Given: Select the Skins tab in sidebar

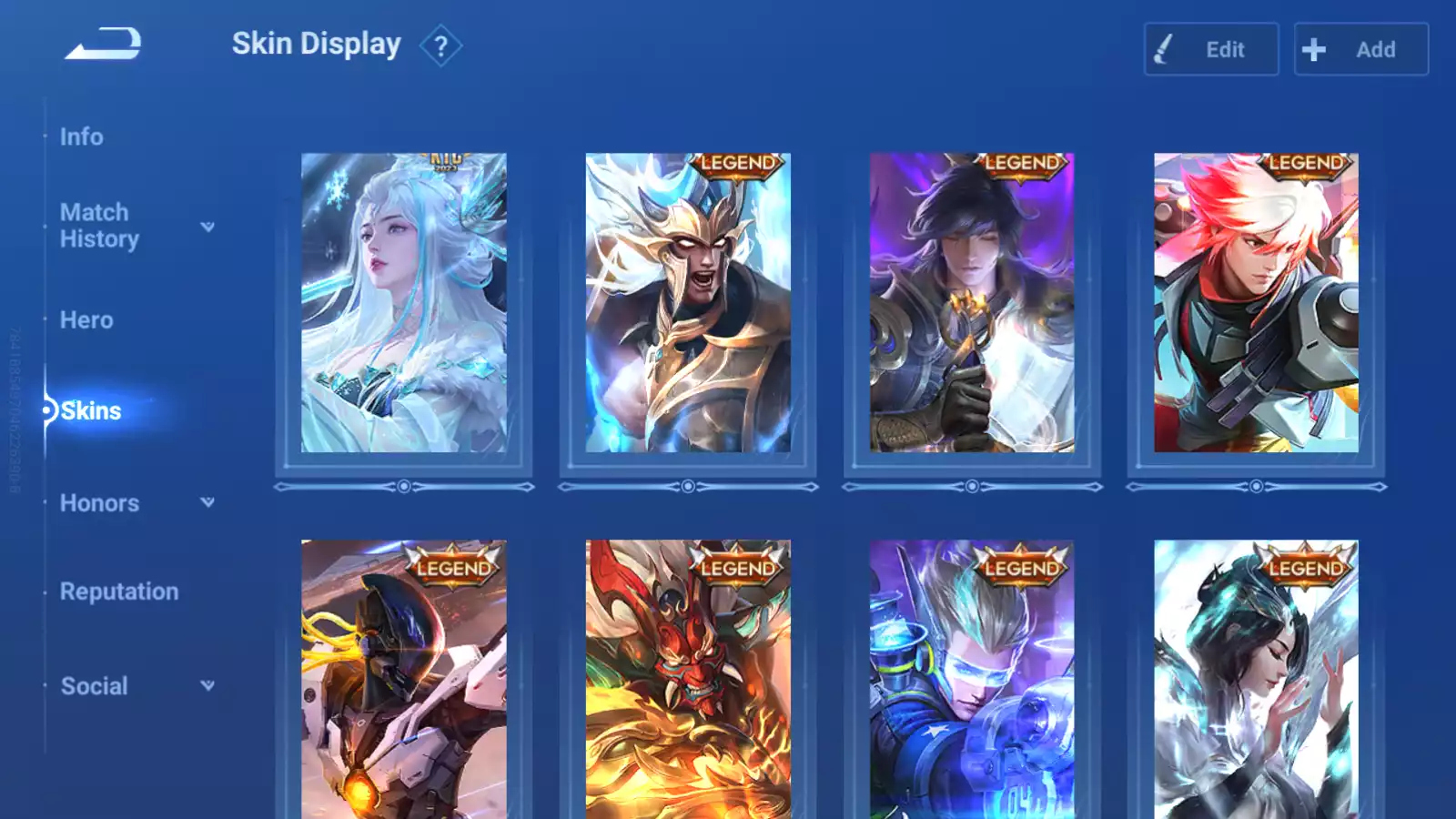Looking at the screenshot, I should point(92,410).
